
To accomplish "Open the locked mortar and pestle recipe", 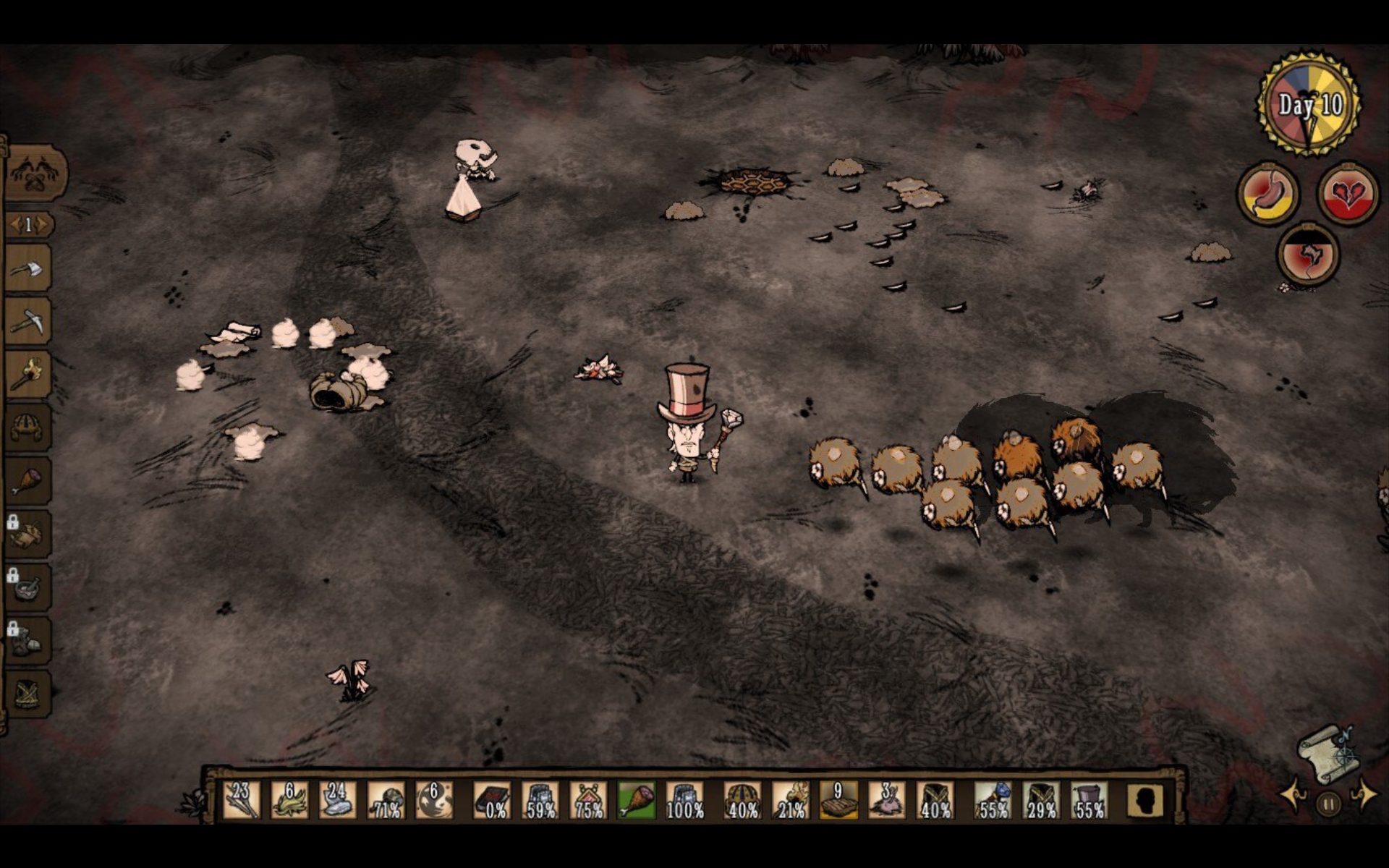I will pos(29,587).
